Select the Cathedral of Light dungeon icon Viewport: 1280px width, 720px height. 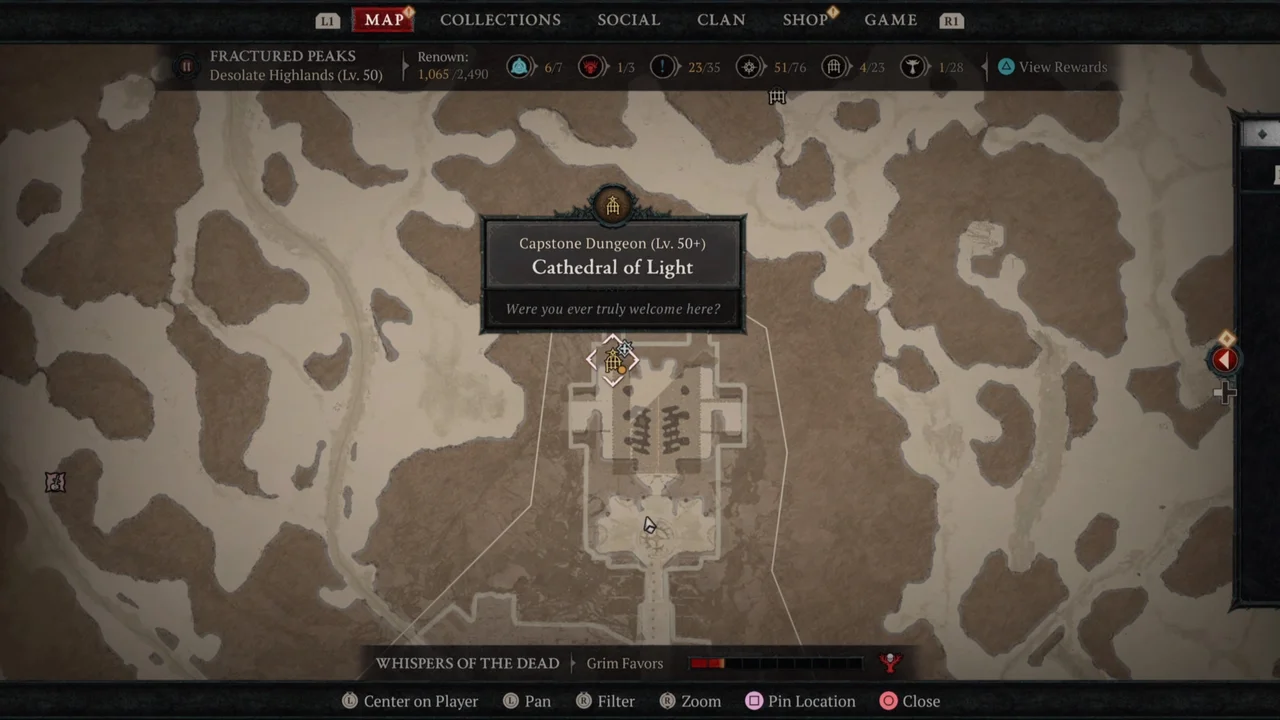(x=613, y=361)
